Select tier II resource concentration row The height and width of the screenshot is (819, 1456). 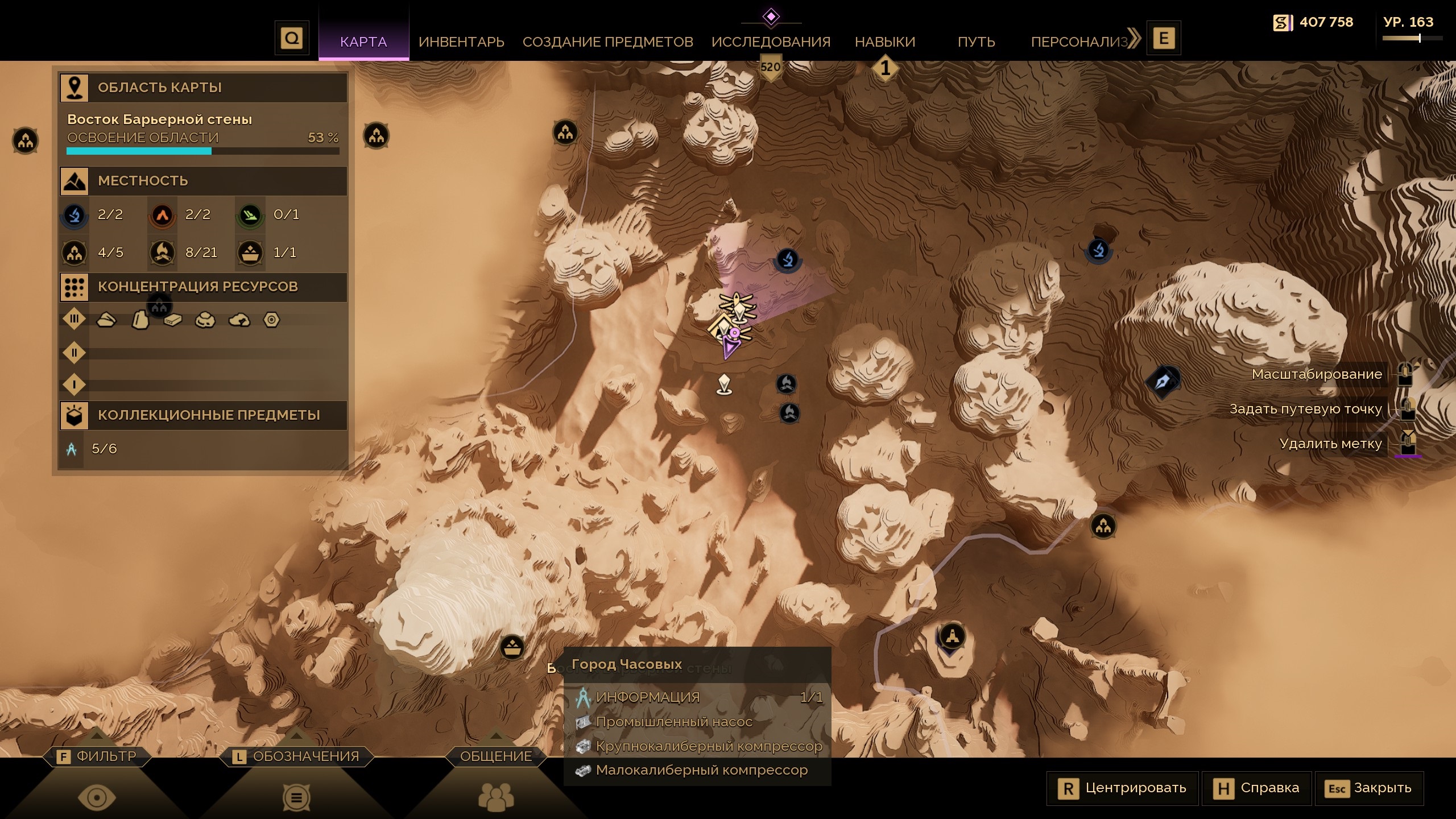(x=75, y=353)
